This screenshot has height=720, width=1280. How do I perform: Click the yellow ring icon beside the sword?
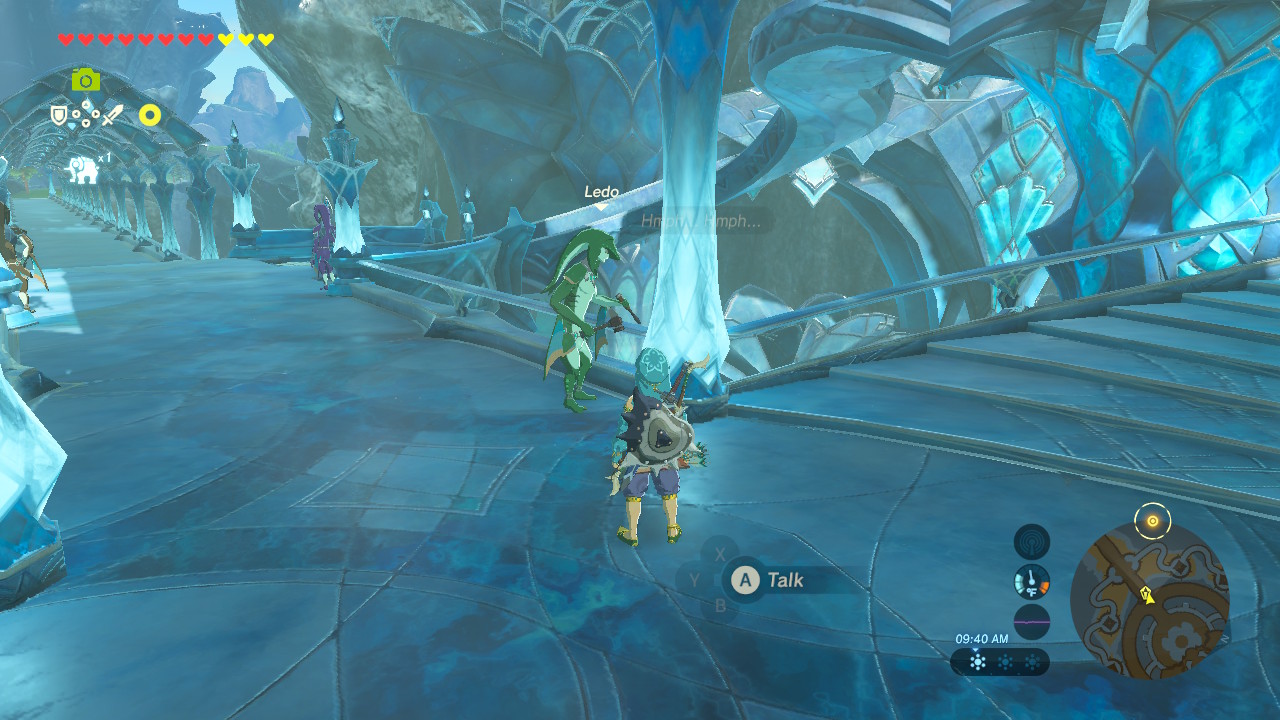[x=150, y=115]
